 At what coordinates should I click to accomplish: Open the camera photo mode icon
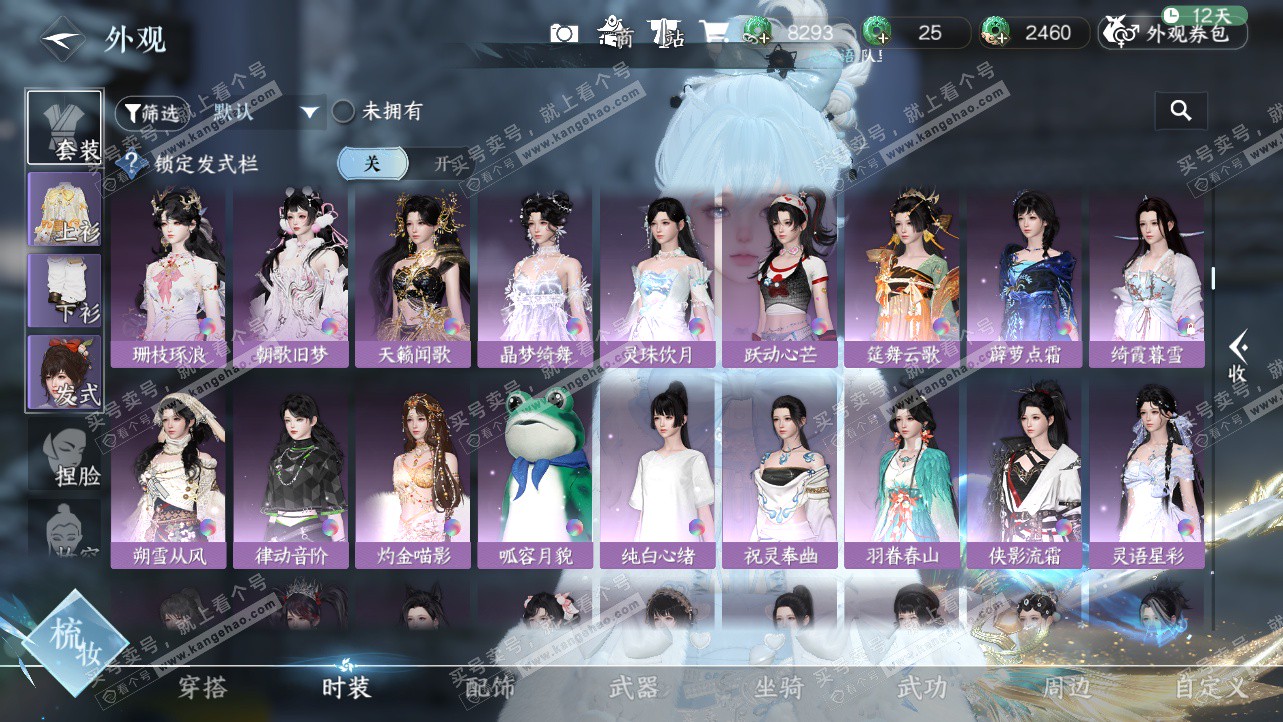pyautogui.click(x=564, y=33)
